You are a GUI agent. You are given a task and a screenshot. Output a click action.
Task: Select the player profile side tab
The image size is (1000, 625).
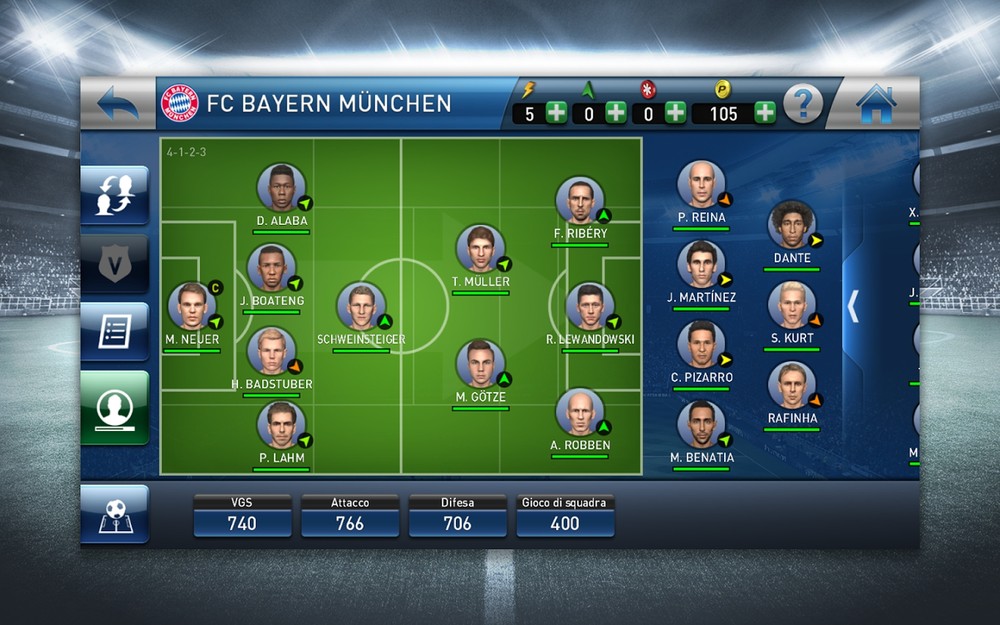115,406
